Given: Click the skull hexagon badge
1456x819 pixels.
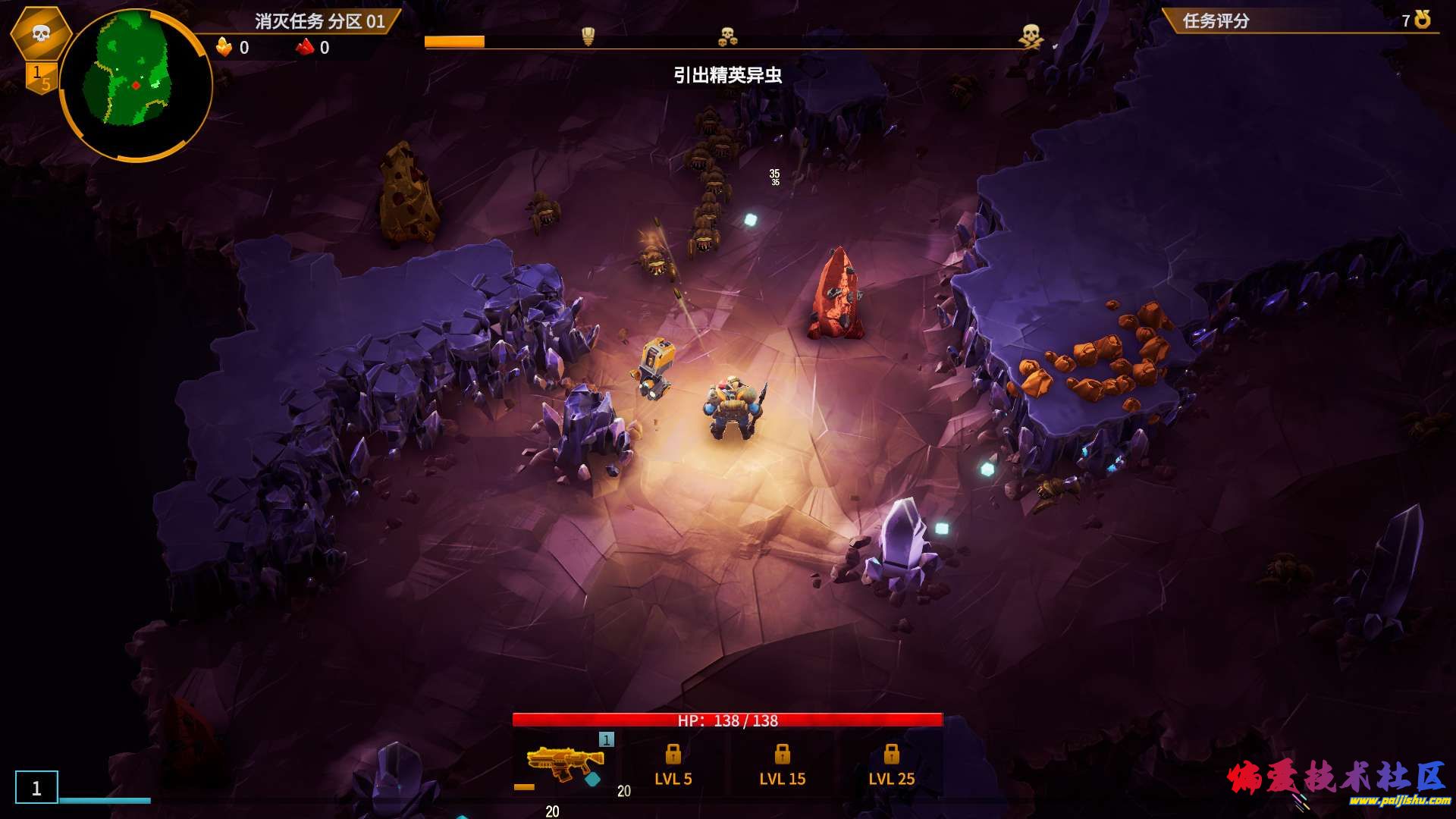Looking at the screenshot, I should 41,33.
